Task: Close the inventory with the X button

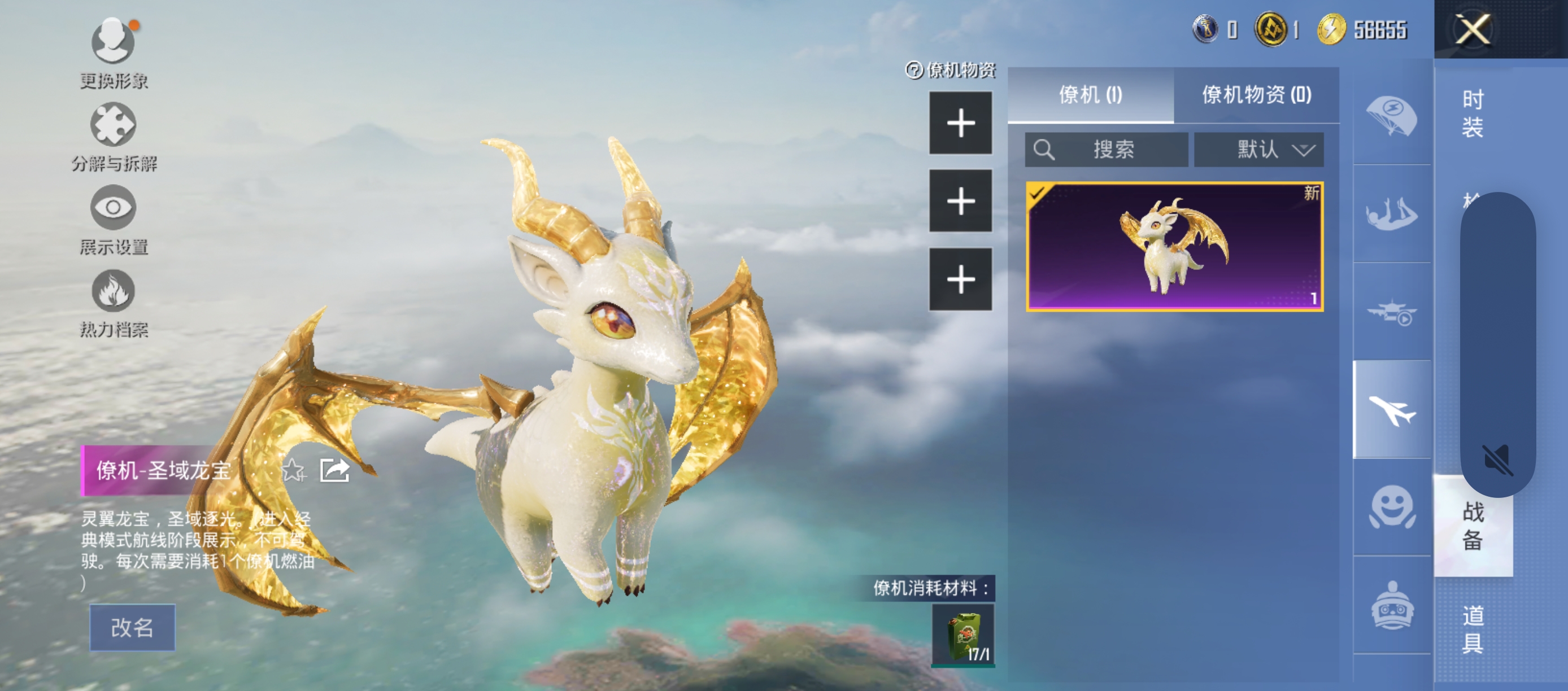Action: pos(1472,29)
